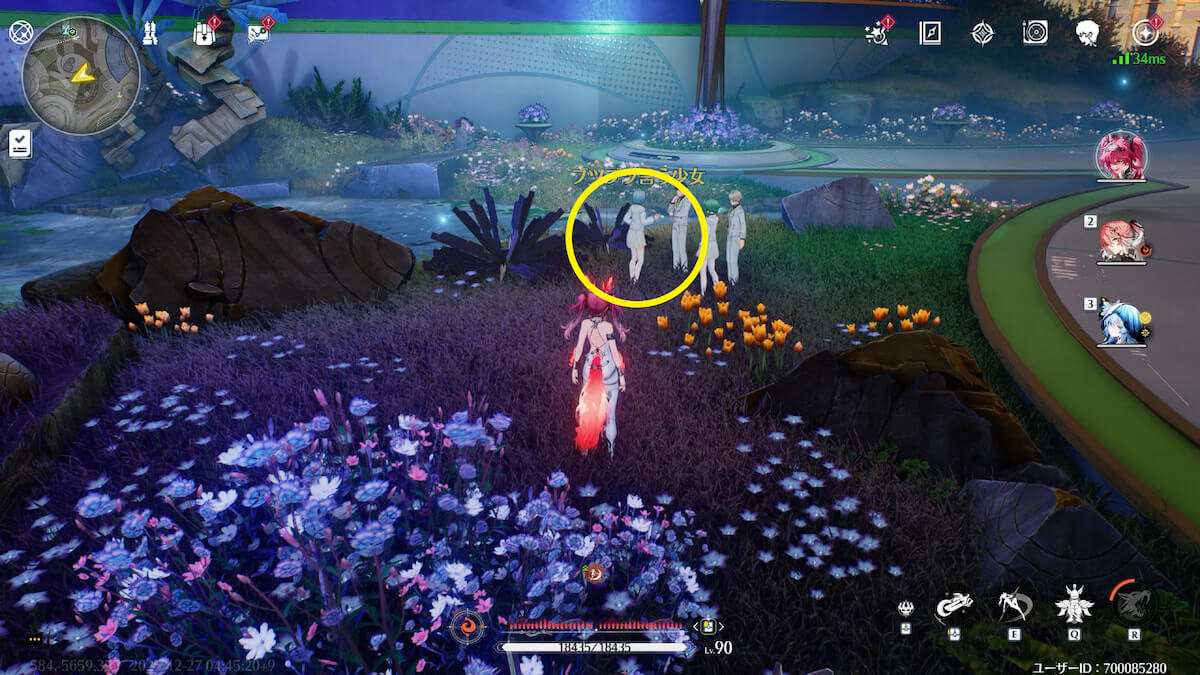Image resolution: width=1200 pixels, height=675 pixels.
Task: Click the red spiral gauge emblem
Action: pos(468,627)
